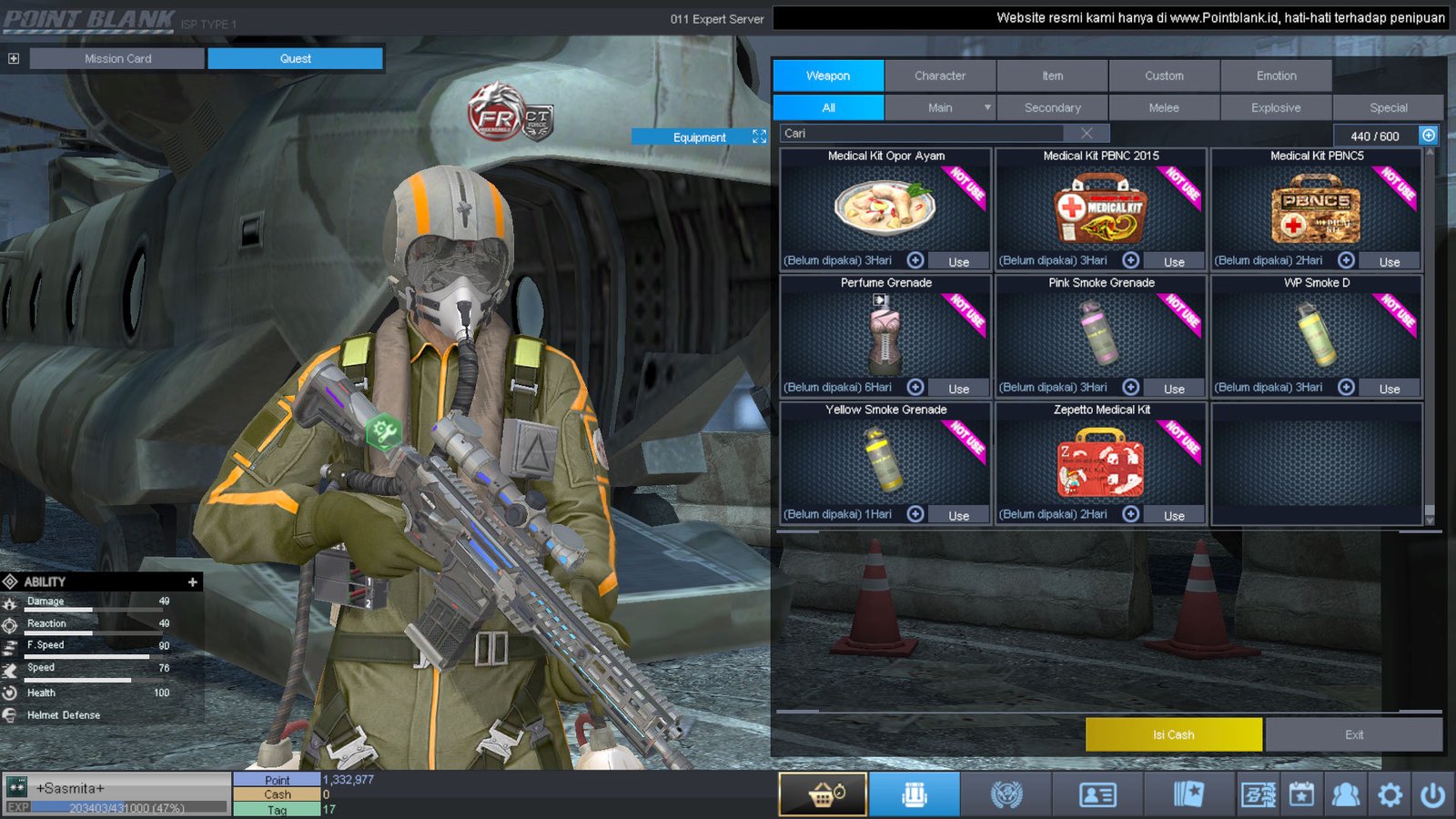Screen dimensions: 1456x819
Task: Open the Main weapon filter dropdown
Action: pos(986,107)
